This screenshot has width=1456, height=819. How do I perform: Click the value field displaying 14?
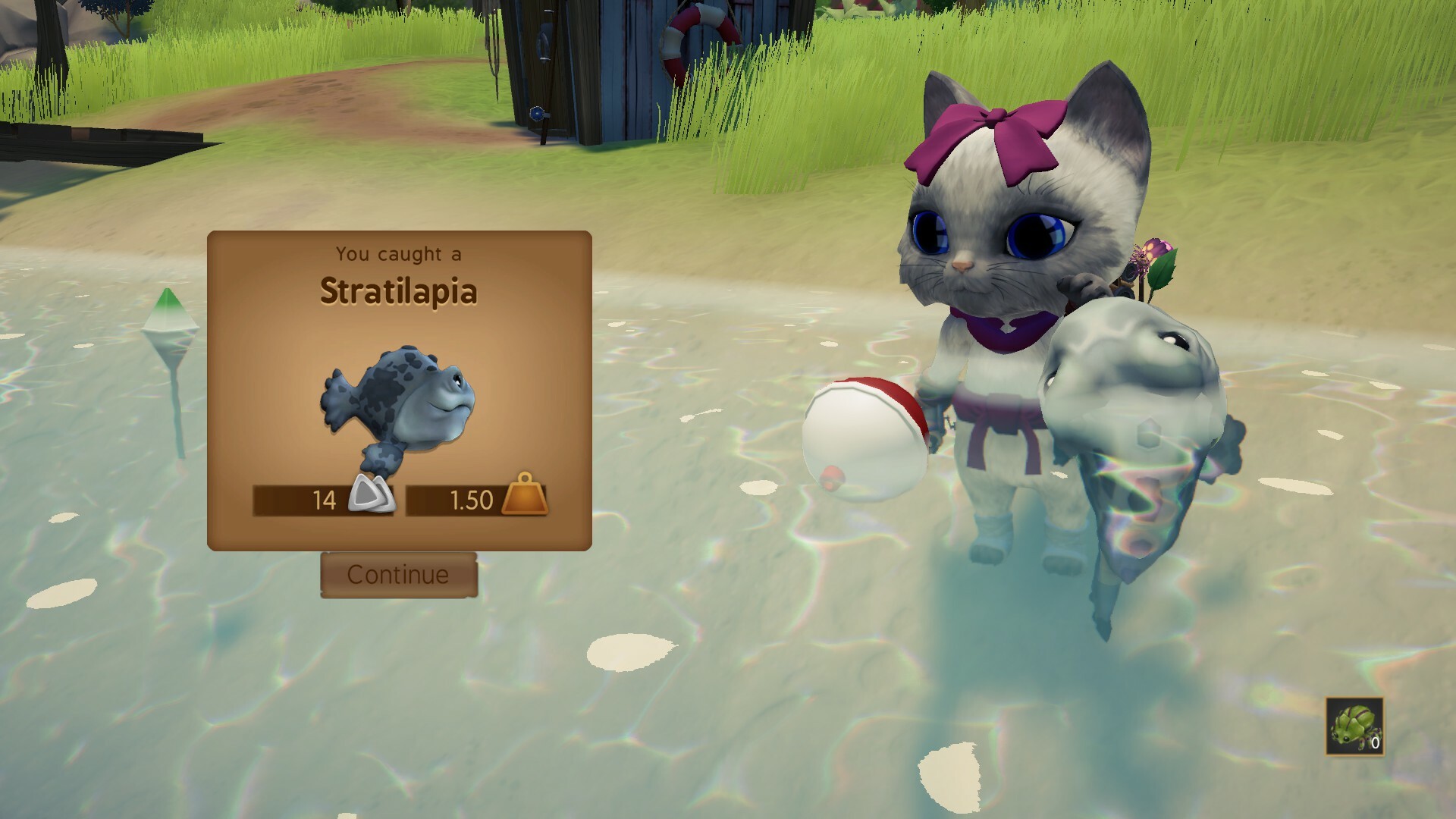[x=326, y=500]
